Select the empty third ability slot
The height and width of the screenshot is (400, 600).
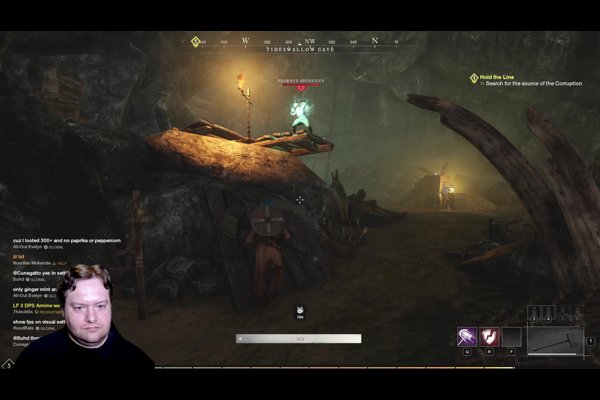tap(512, 337)
